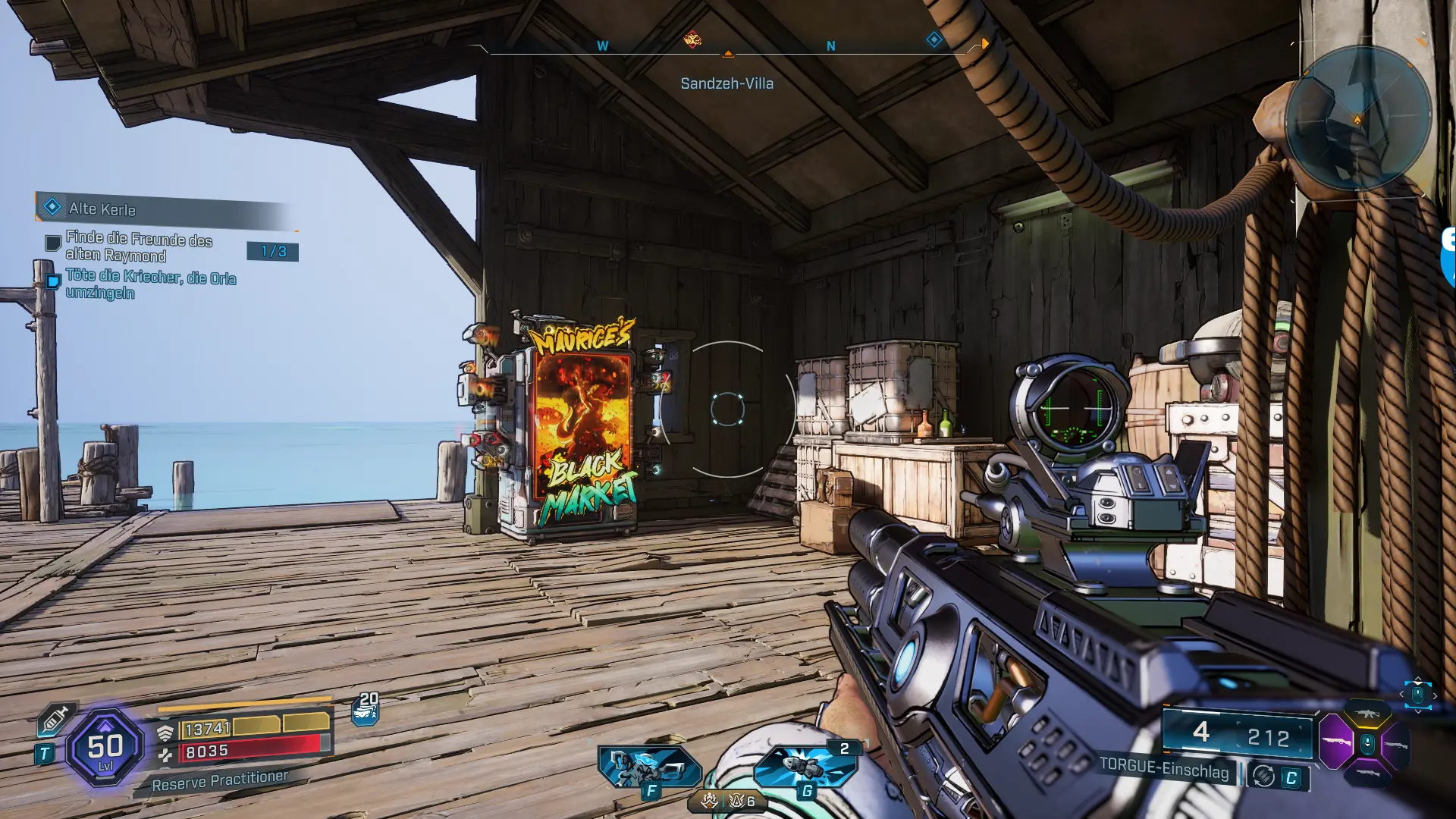Select the top assault rifle weapon slot
1456x819 pixels.
point(1367,714)
